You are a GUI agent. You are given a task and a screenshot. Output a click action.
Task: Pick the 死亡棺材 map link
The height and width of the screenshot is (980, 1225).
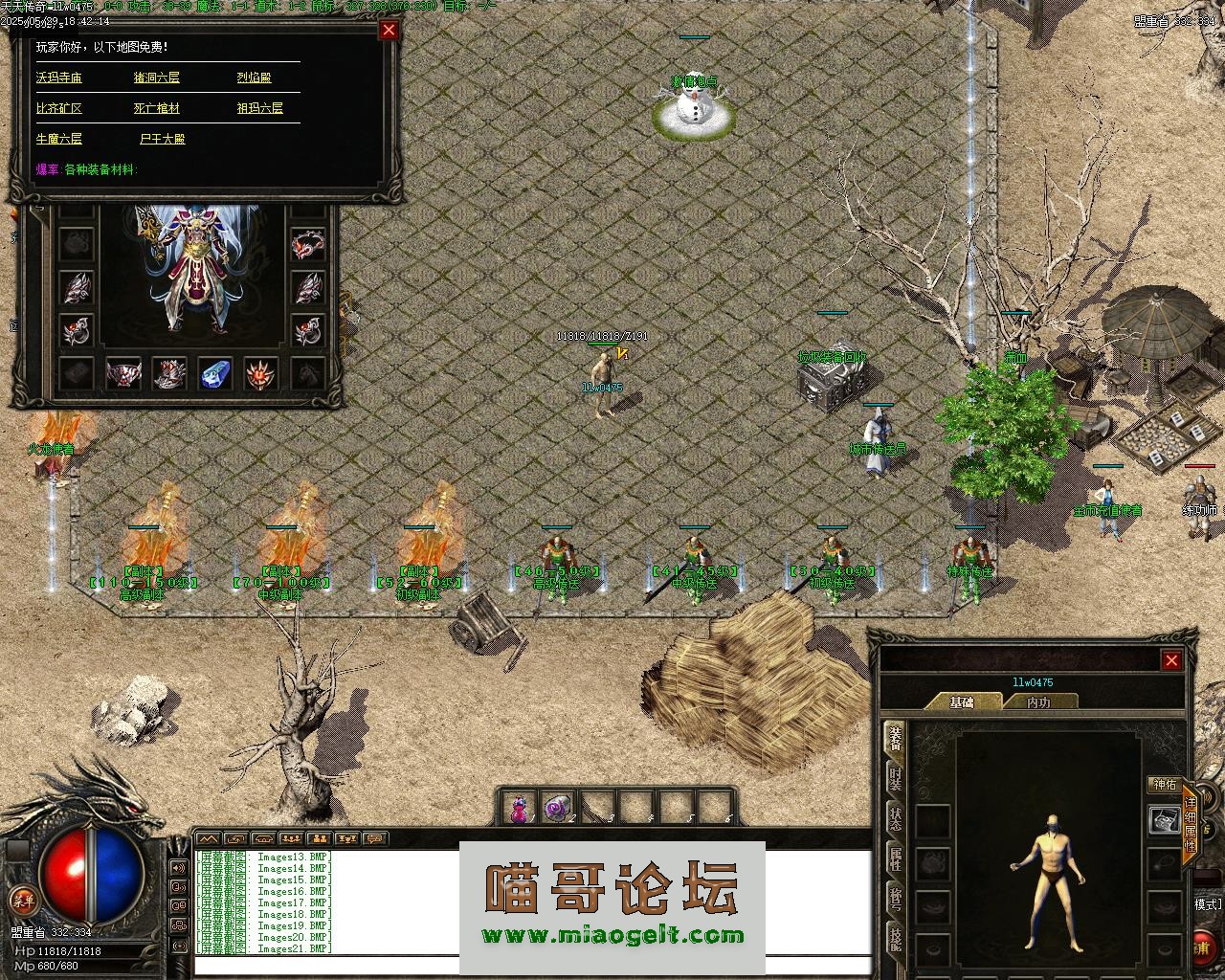(x=157, y=108)
